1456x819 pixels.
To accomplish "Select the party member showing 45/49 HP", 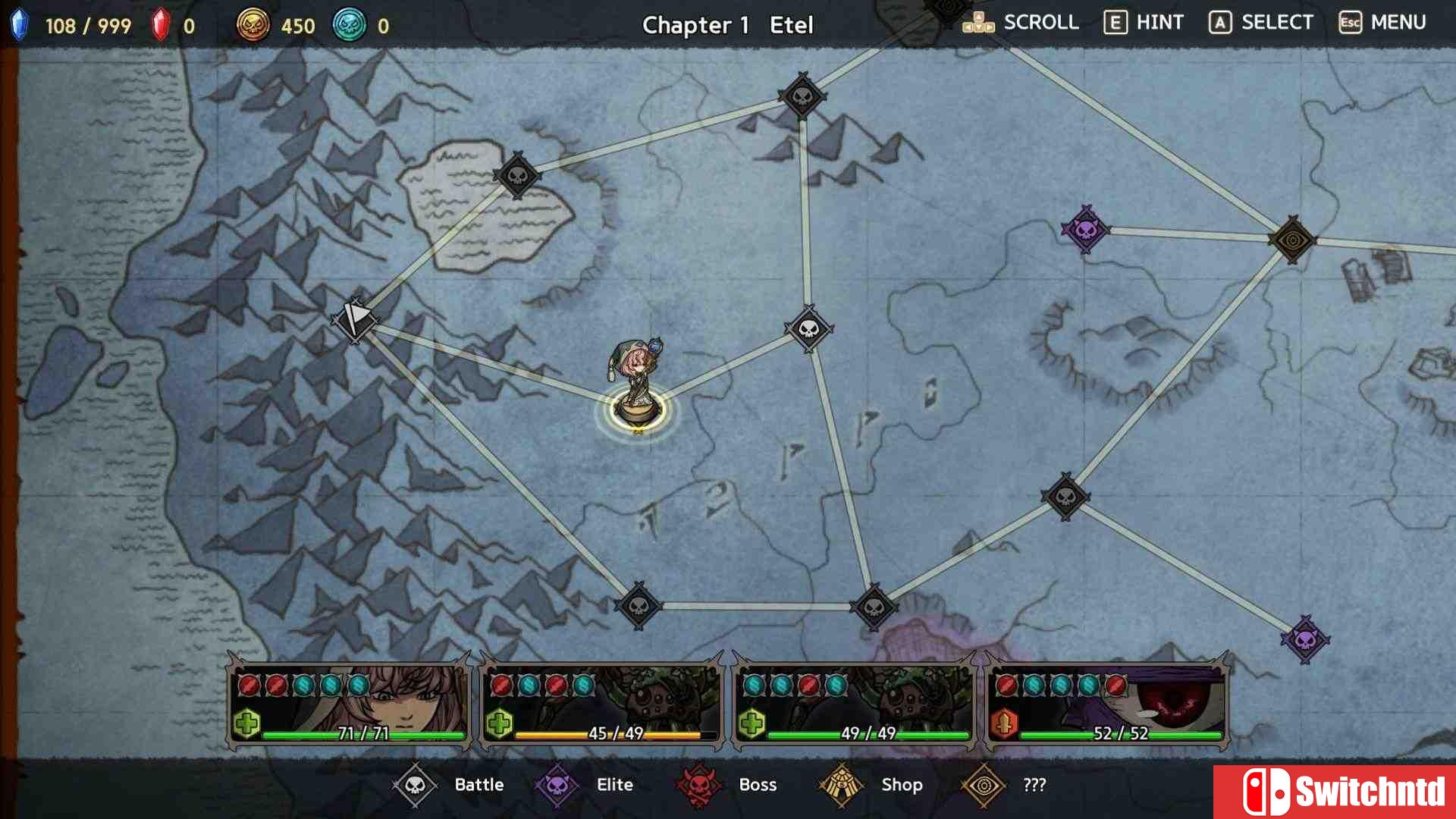I will point(602,704).
